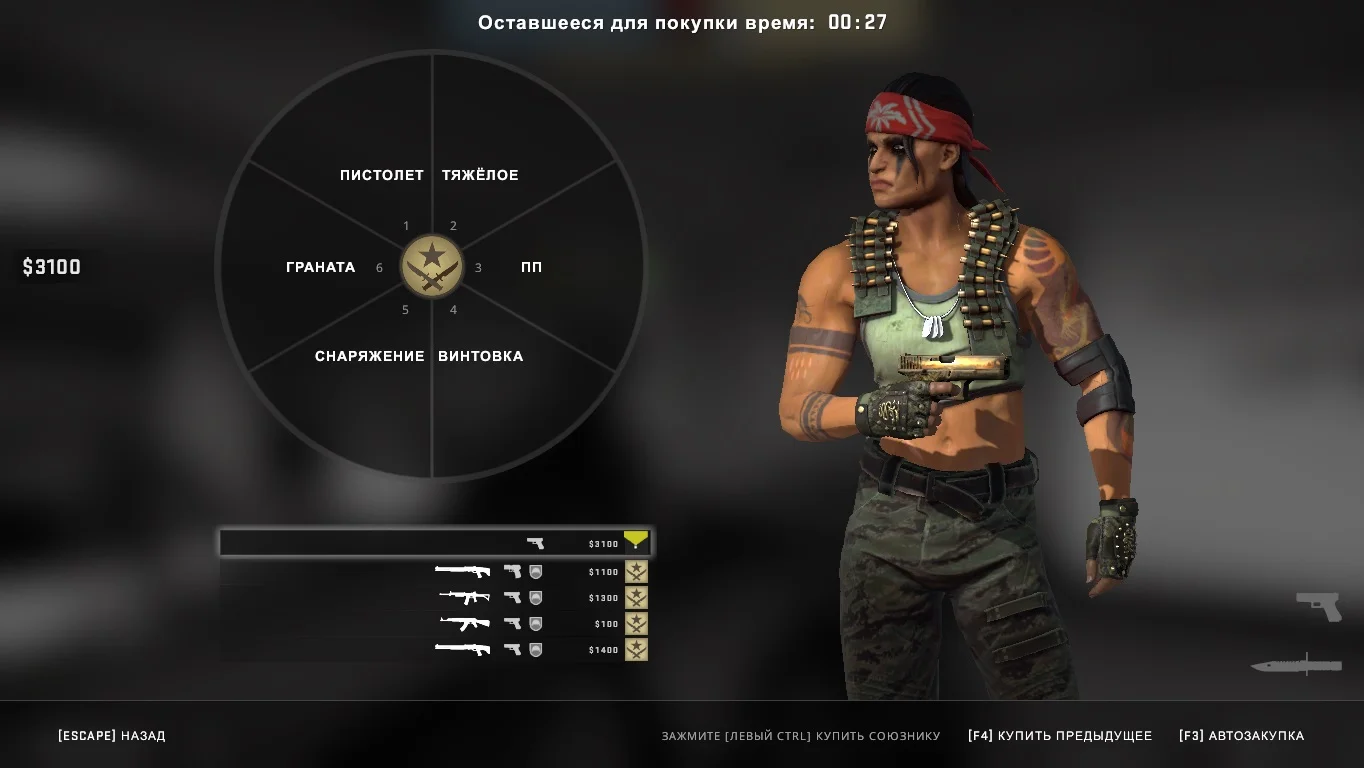Select the teammate row showing $100
The width and height of the screenshot is (1364, 768).
pos(435,624)
